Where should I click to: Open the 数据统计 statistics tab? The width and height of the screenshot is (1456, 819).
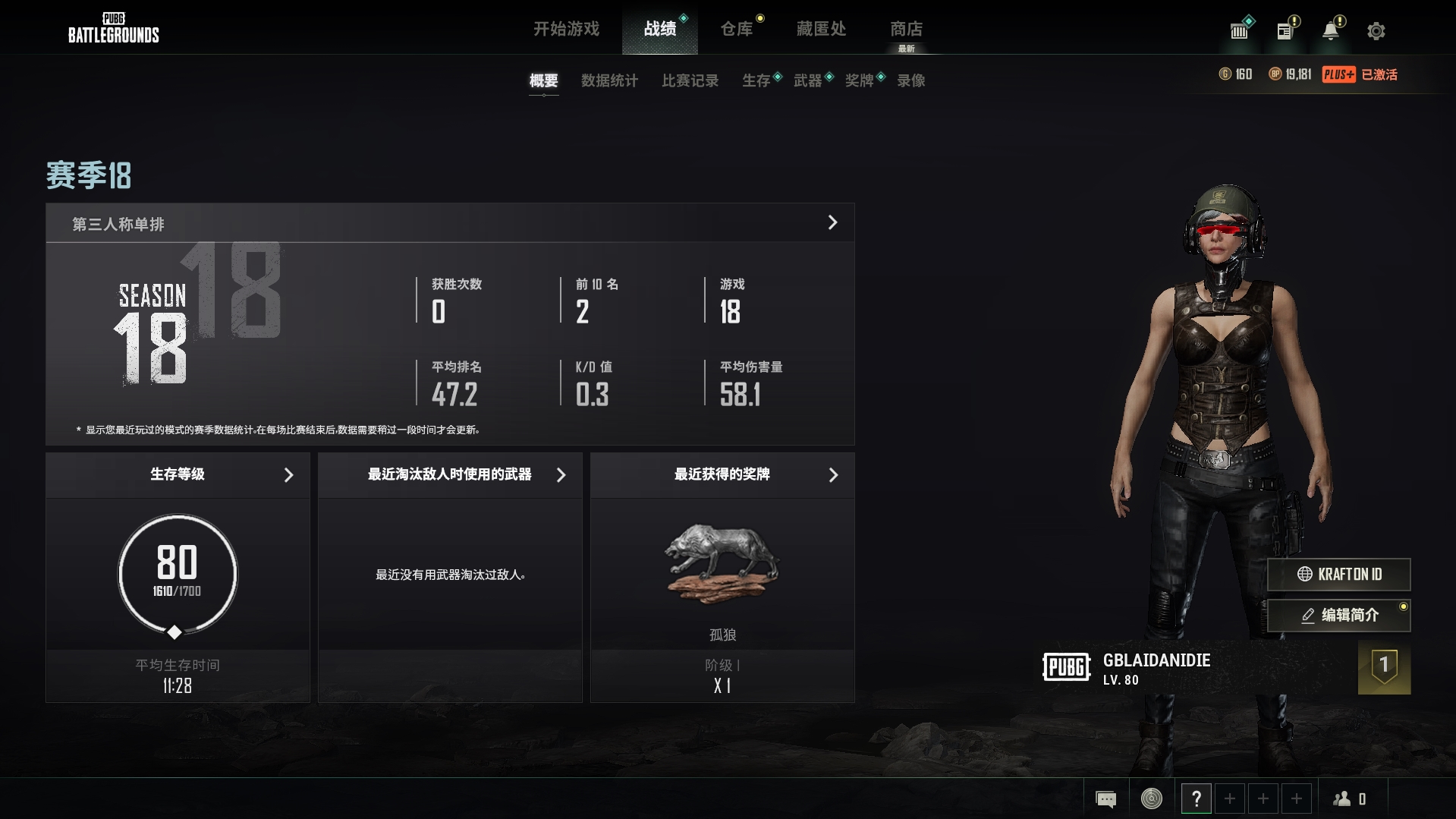(x=609, y=80)
